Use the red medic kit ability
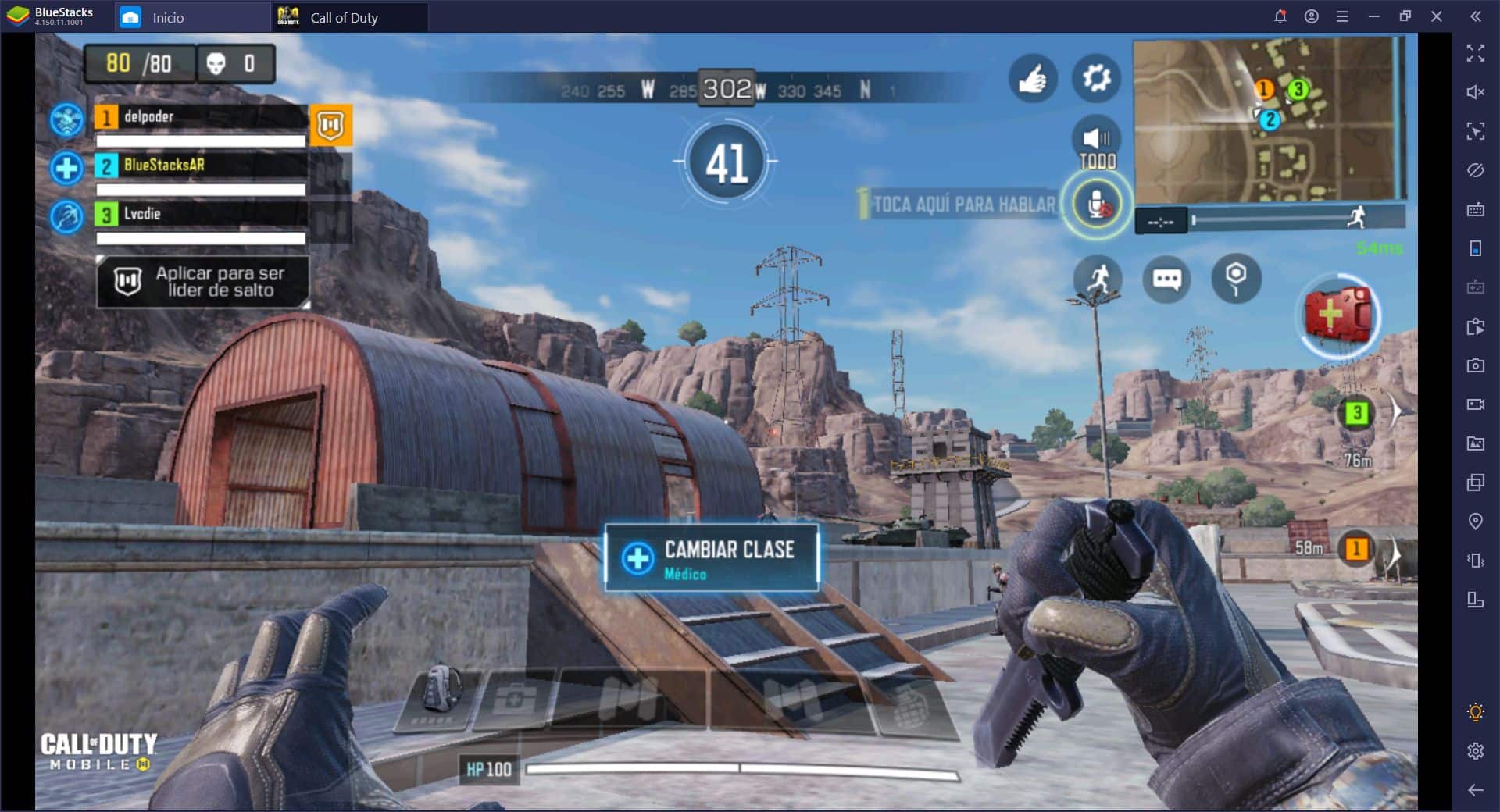Viewport: 1500px width, 812px height. pos(1337,315)
